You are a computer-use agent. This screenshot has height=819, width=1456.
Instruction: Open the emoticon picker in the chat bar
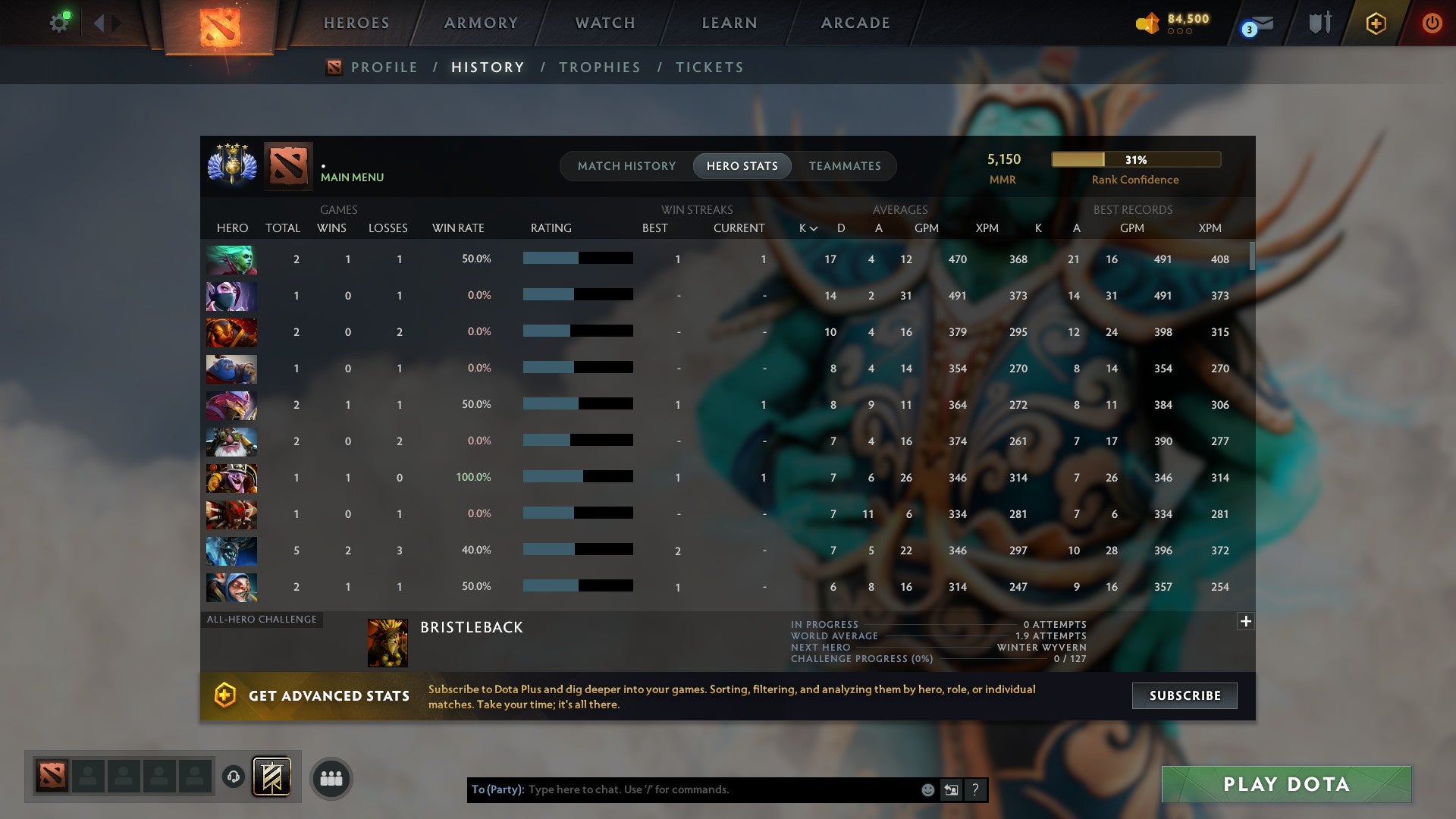[x=928, y=789]
